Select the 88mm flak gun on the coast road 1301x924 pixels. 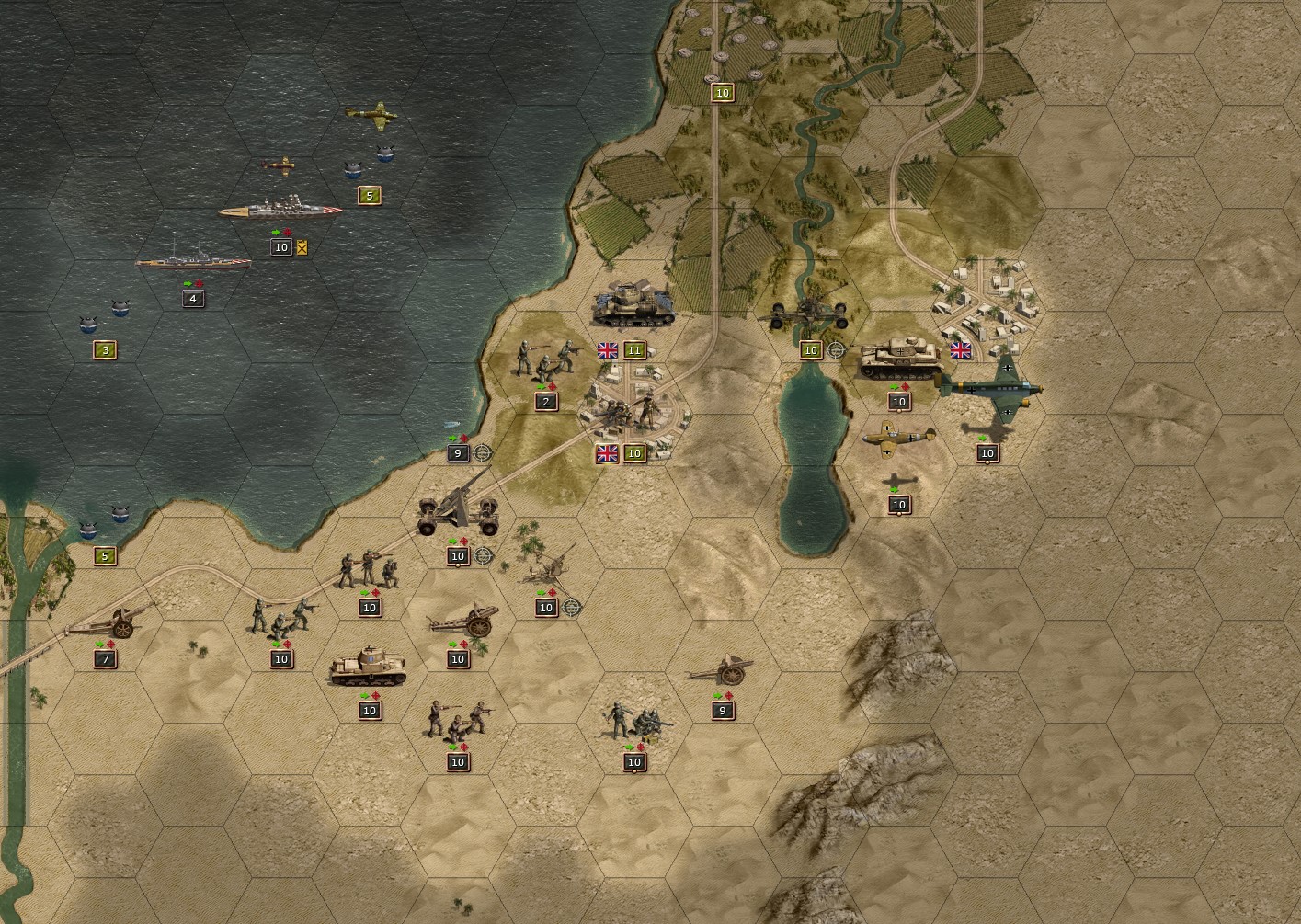click(x=457, y=510)
